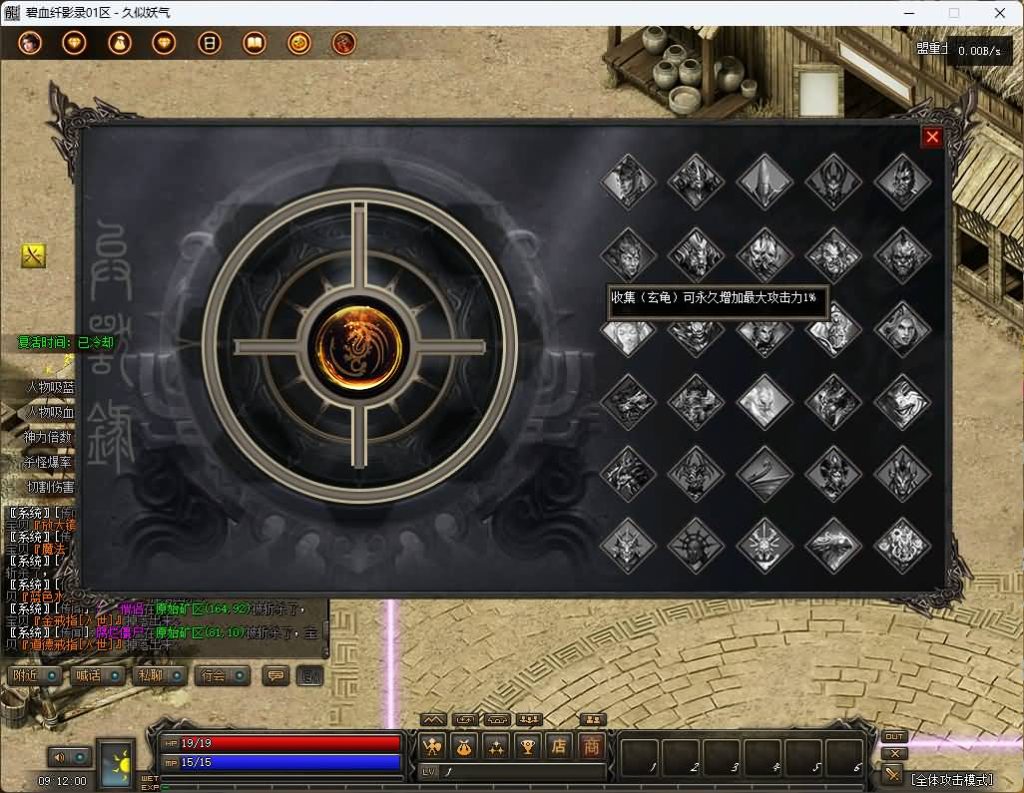Open the book icon in top bar
The image size is (1024, 793).
[254, 43]
